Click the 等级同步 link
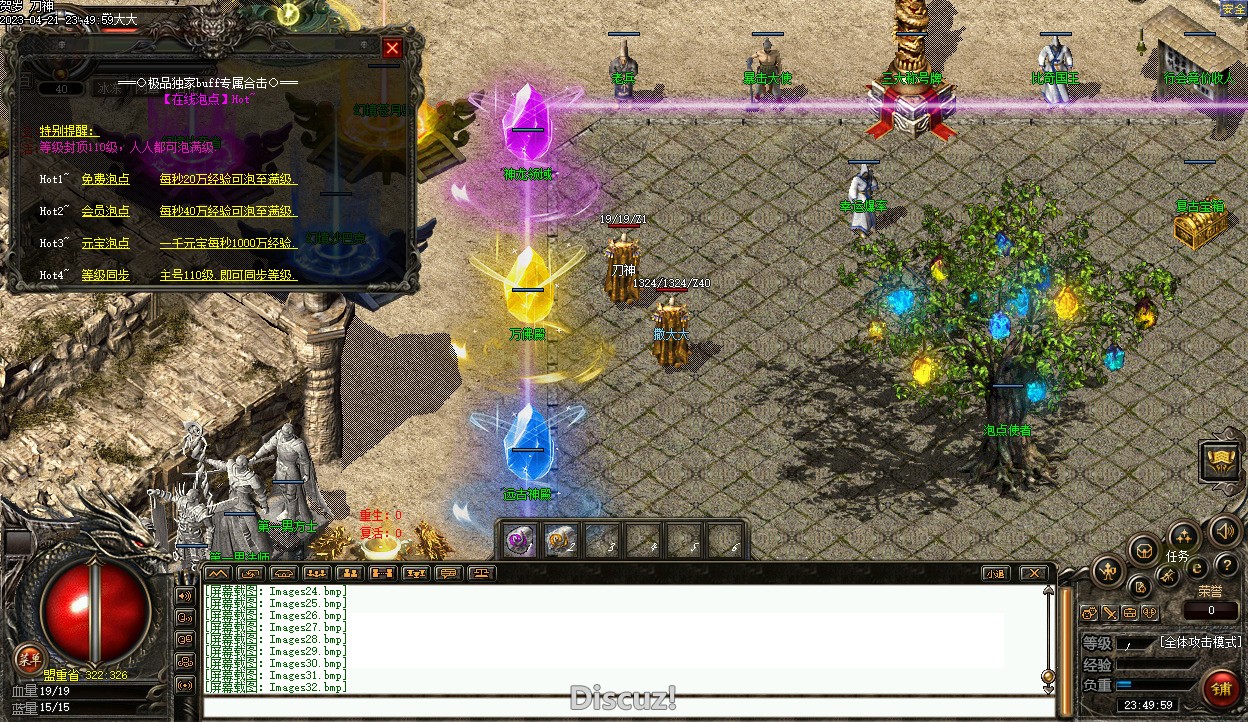The image size is (1248, 722). [x=105, y=275]
